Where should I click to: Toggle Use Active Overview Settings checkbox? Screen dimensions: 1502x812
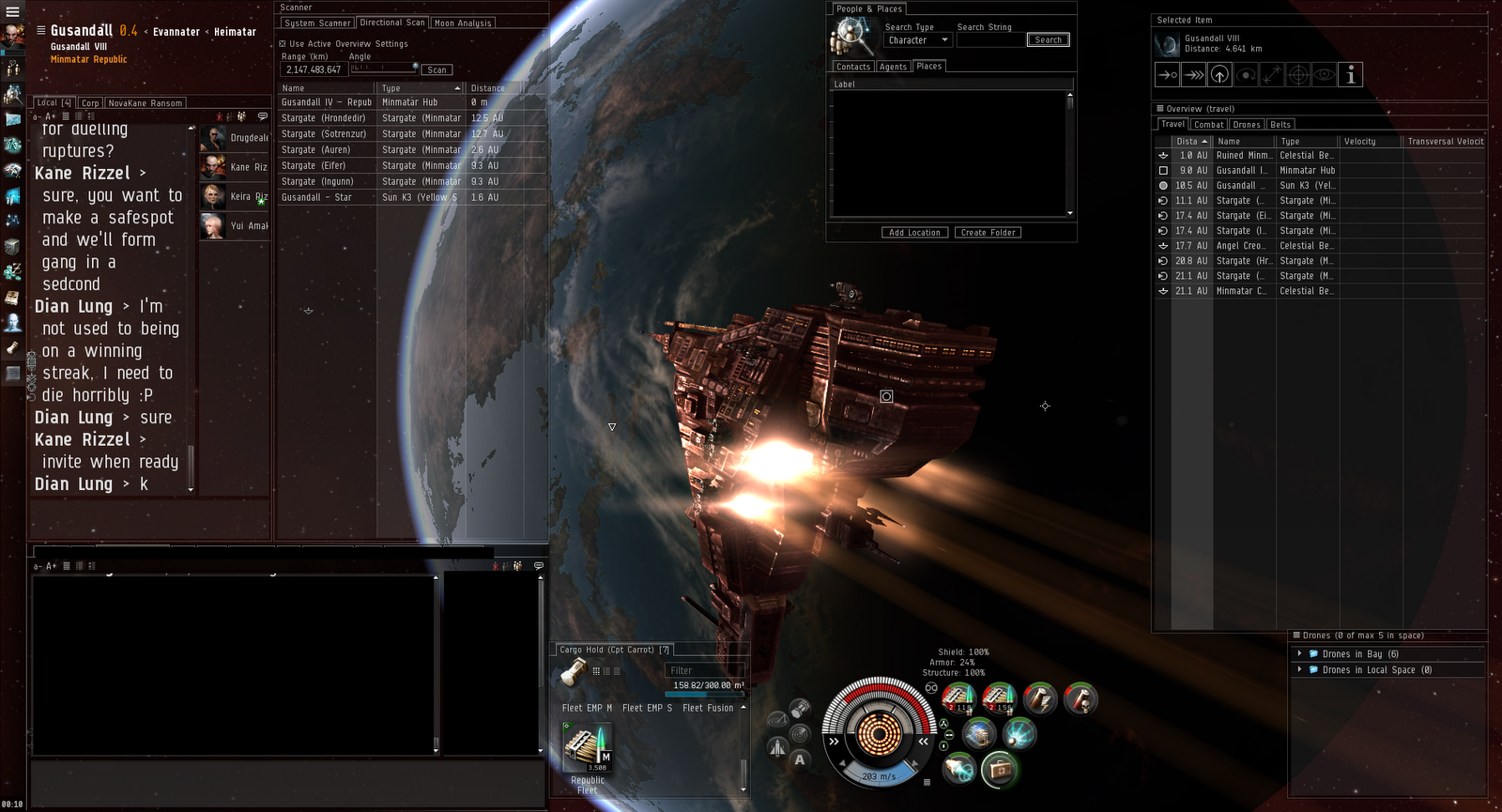click(283, 44)
